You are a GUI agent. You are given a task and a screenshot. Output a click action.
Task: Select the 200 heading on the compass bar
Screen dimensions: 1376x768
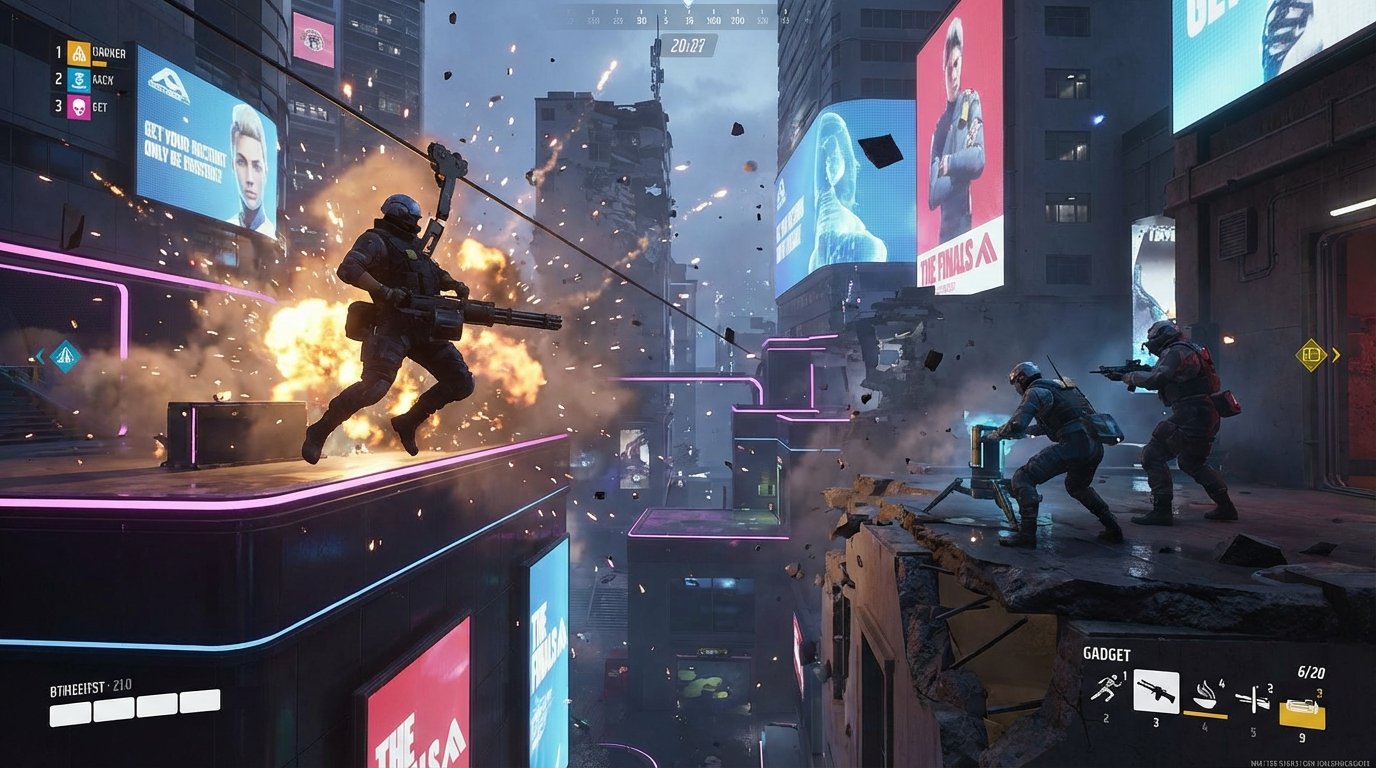point(738,20)
